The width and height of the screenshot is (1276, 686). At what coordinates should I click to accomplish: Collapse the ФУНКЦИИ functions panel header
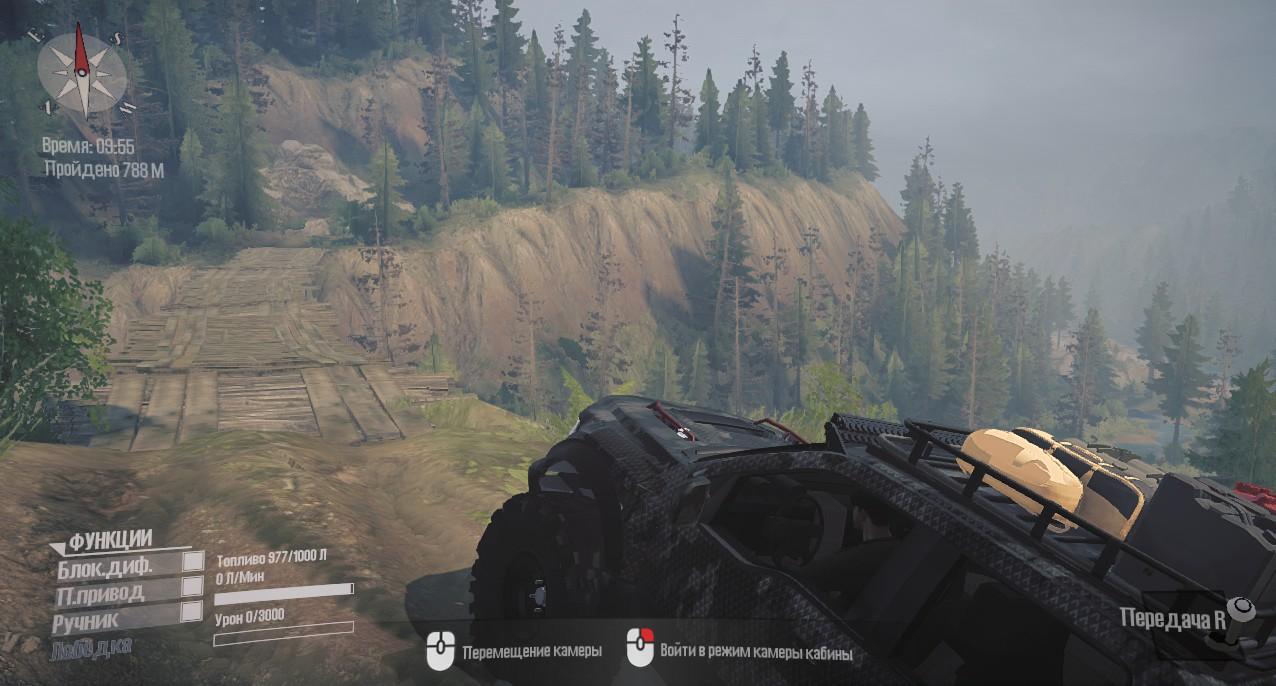[110, 542]
